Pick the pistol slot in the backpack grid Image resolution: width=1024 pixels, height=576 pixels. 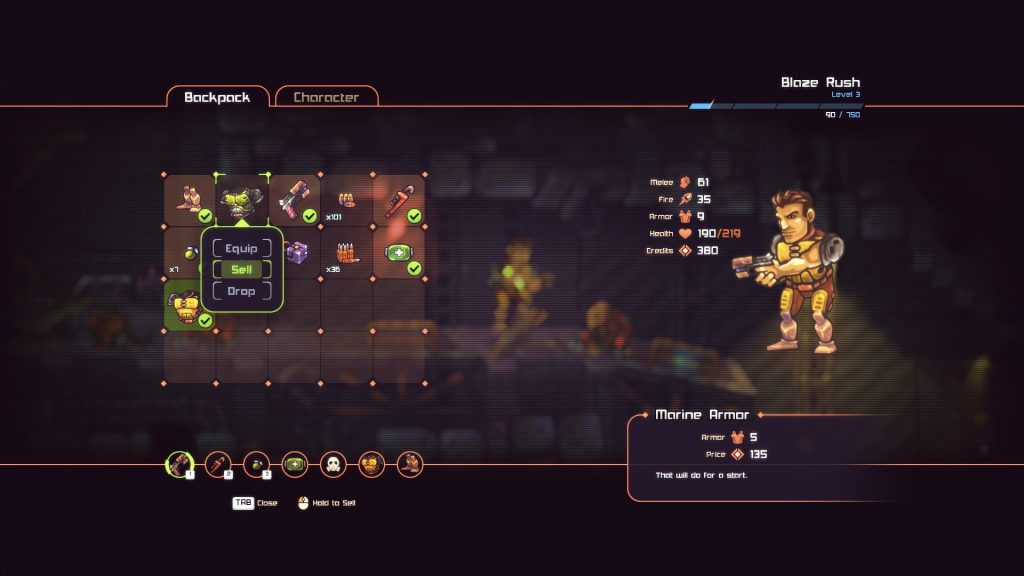click(x=294, y=200)
